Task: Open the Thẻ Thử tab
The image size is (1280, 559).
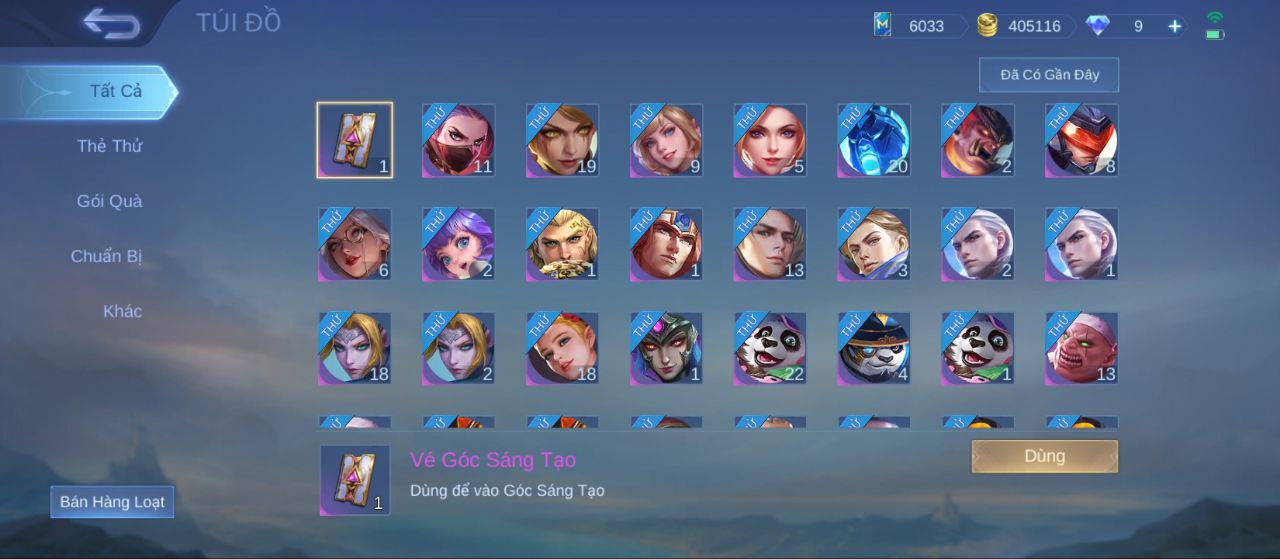Action: coord(109,146)
